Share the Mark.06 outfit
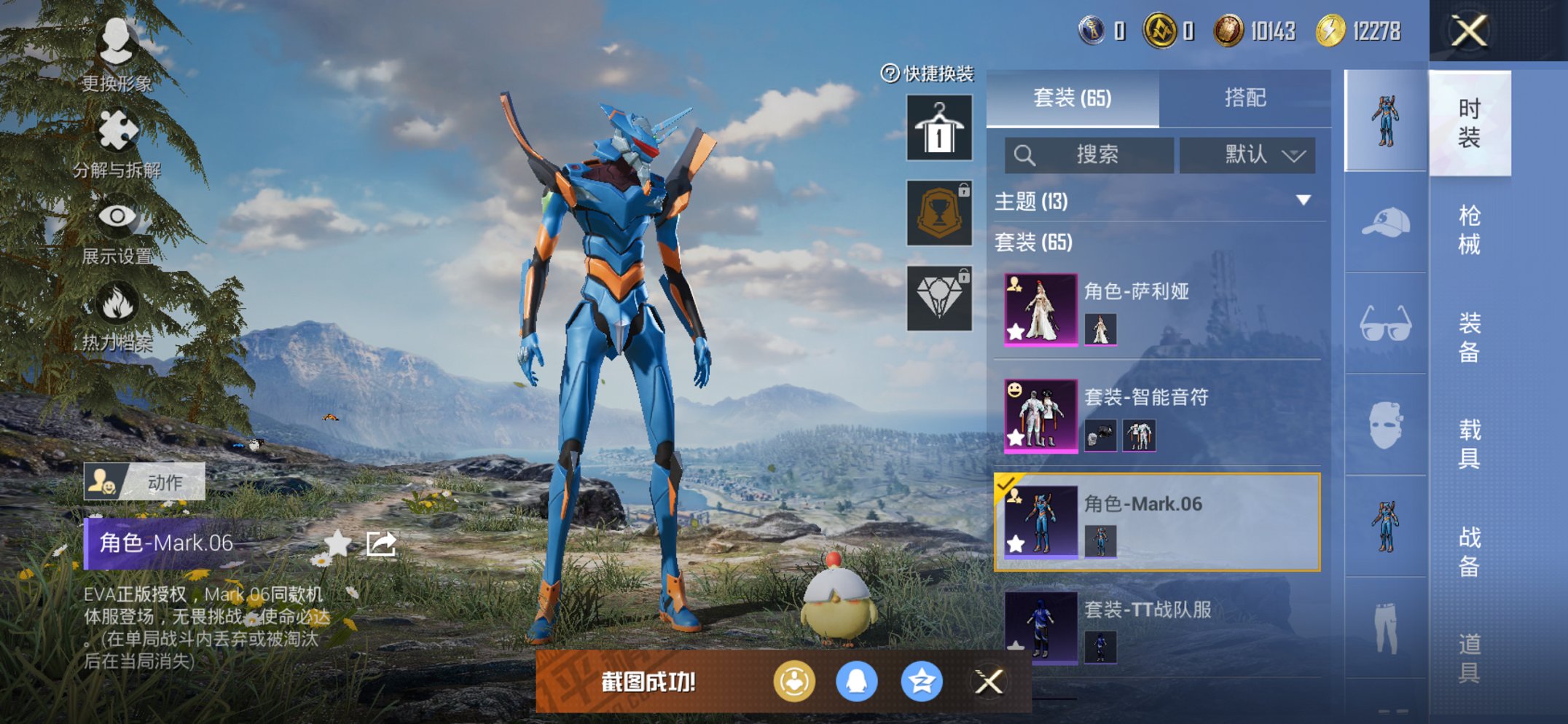Screen dimensions: 1568x724 381,543
